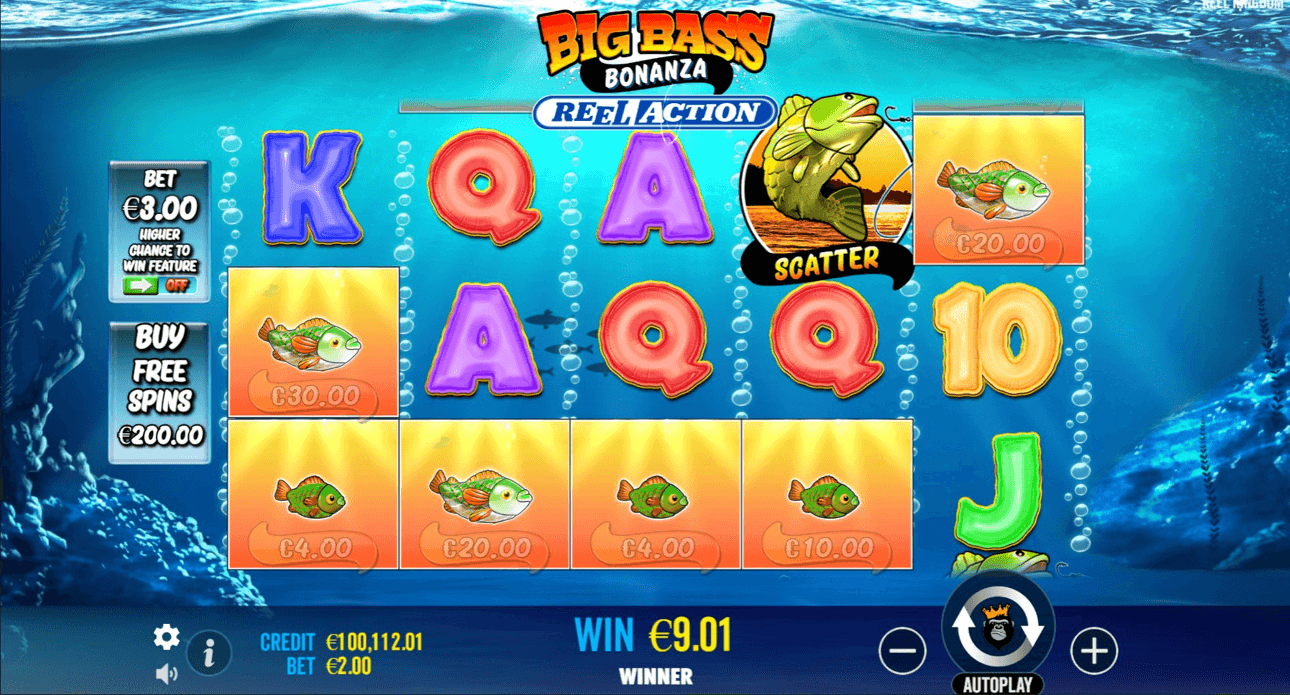
Task: Buy free spins for €200.00
Action: pyautogui.click(x=160, y=391)
